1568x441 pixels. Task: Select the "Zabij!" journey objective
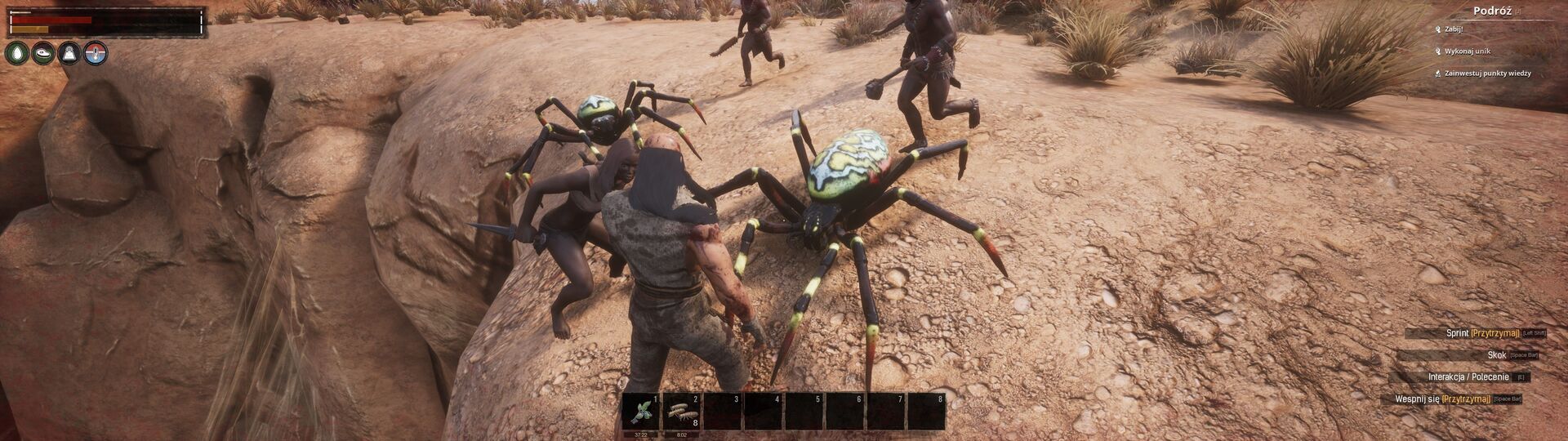[x=1454, y=29]
